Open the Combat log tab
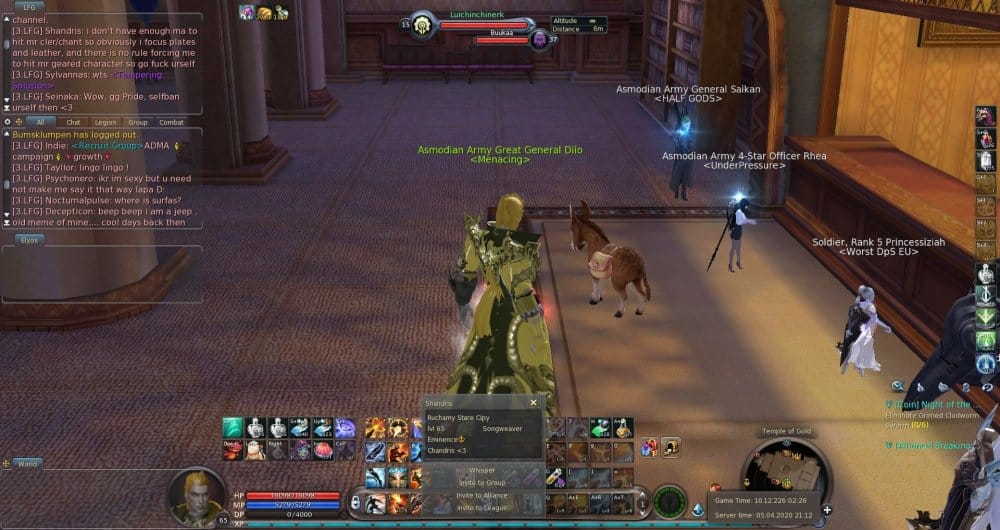1000x530 pixels. (172, 122)
